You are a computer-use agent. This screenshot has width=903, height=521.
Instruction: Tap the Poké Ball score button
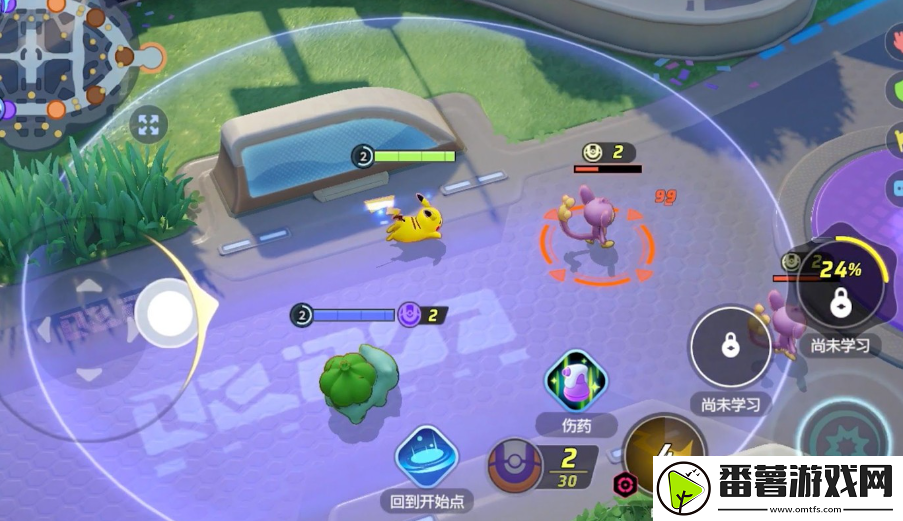(516, 467)
